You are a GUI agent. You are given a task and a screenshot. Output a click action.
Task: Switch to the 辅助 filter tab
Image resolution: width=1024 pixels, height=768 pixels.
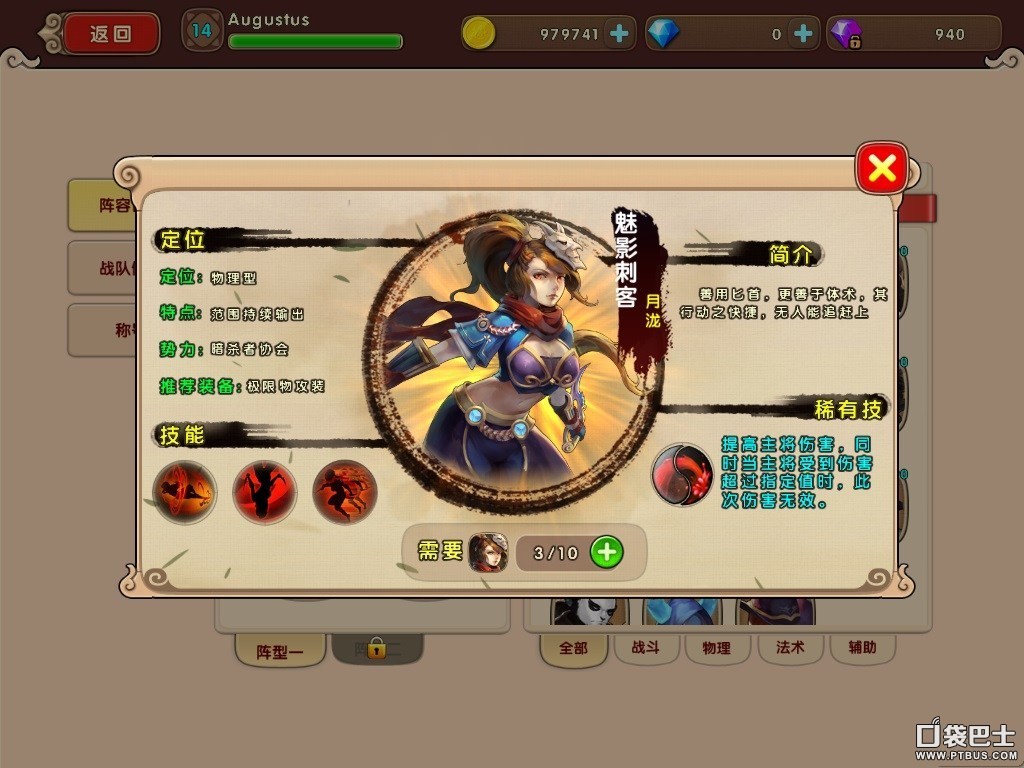[862, 648]
